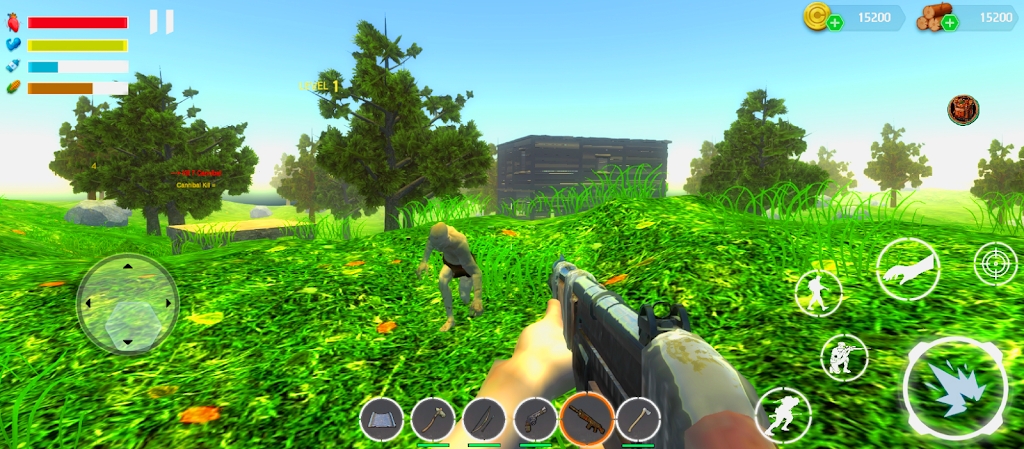Choose the bow slot in the hotbar

pos(484,419)
